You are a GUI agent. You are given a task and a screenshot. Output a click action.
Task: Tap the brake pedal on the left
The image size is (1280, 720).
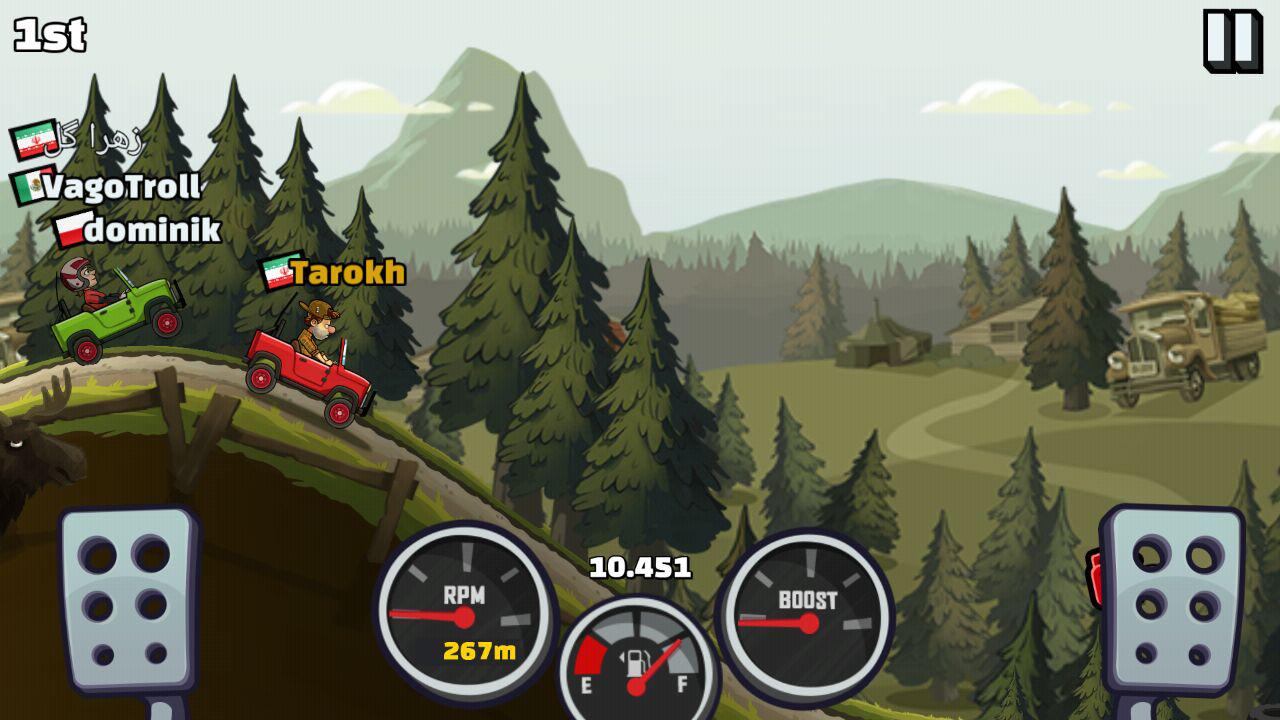tap(127, 600)
